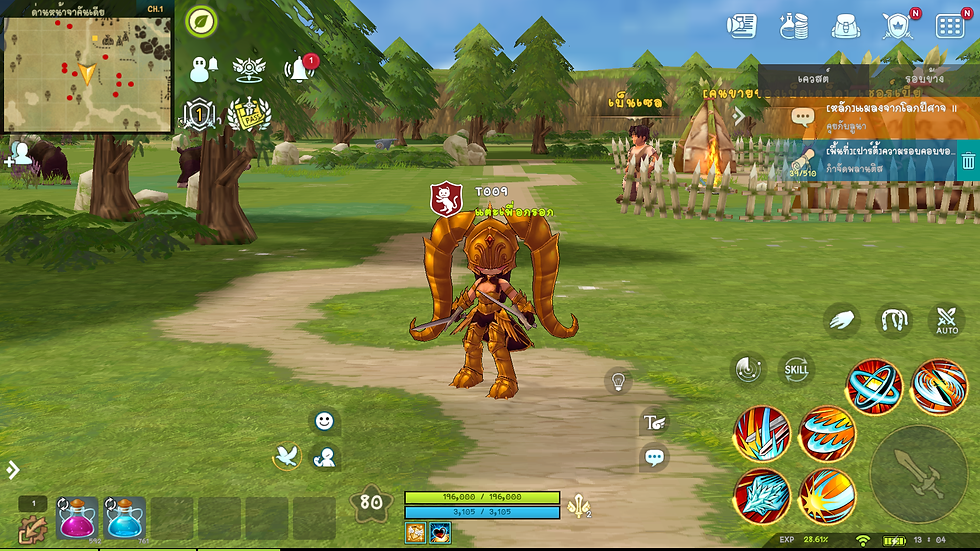Toggle the green leaf icon
Image resolution: width=980 pixels, height=551 pixels.
tap(202, 21)
